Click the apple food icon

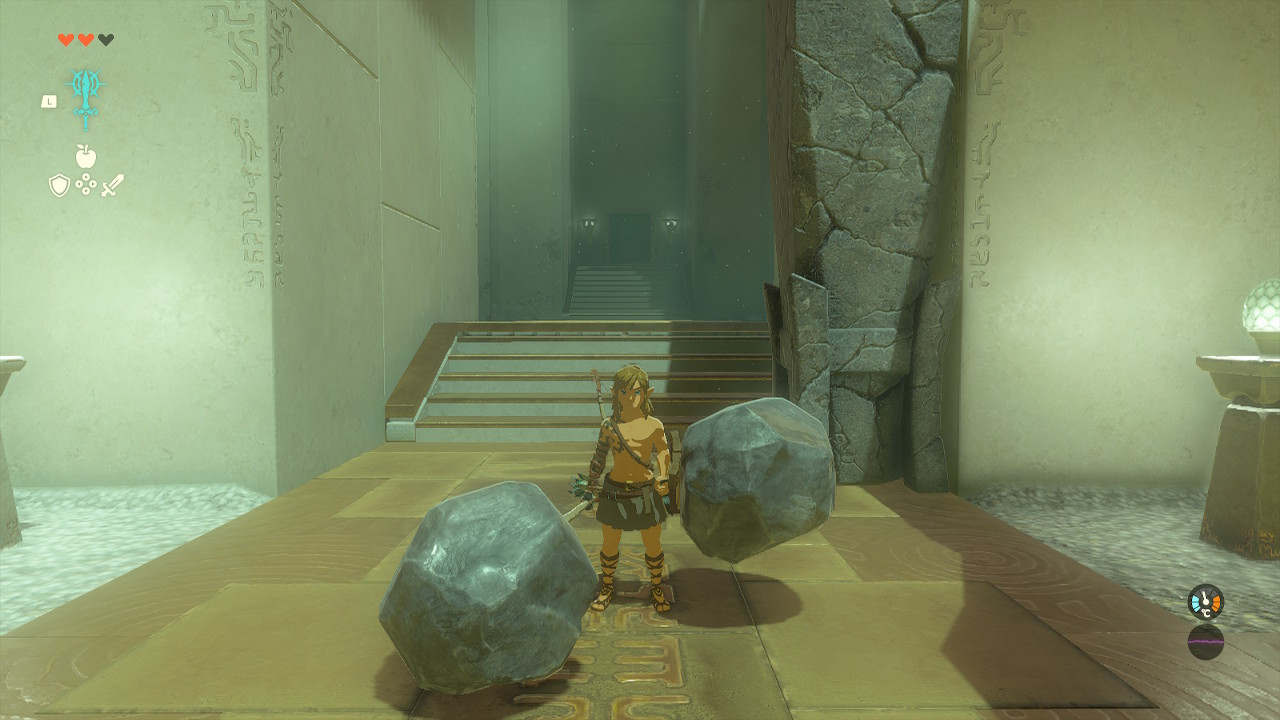(87, 156)
